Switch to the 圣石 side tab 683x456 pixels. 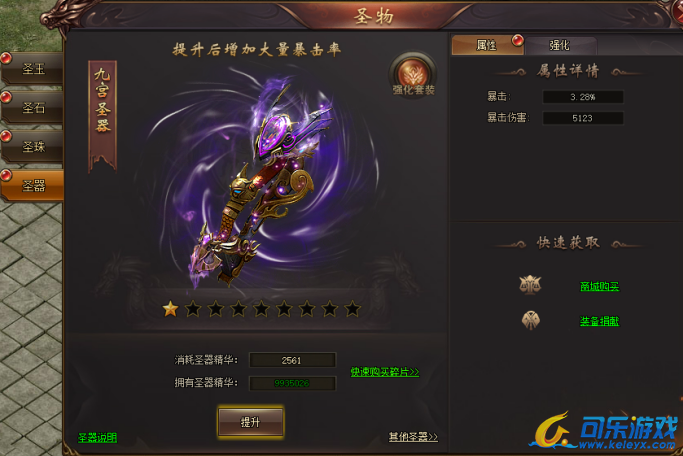pos(33,108)
